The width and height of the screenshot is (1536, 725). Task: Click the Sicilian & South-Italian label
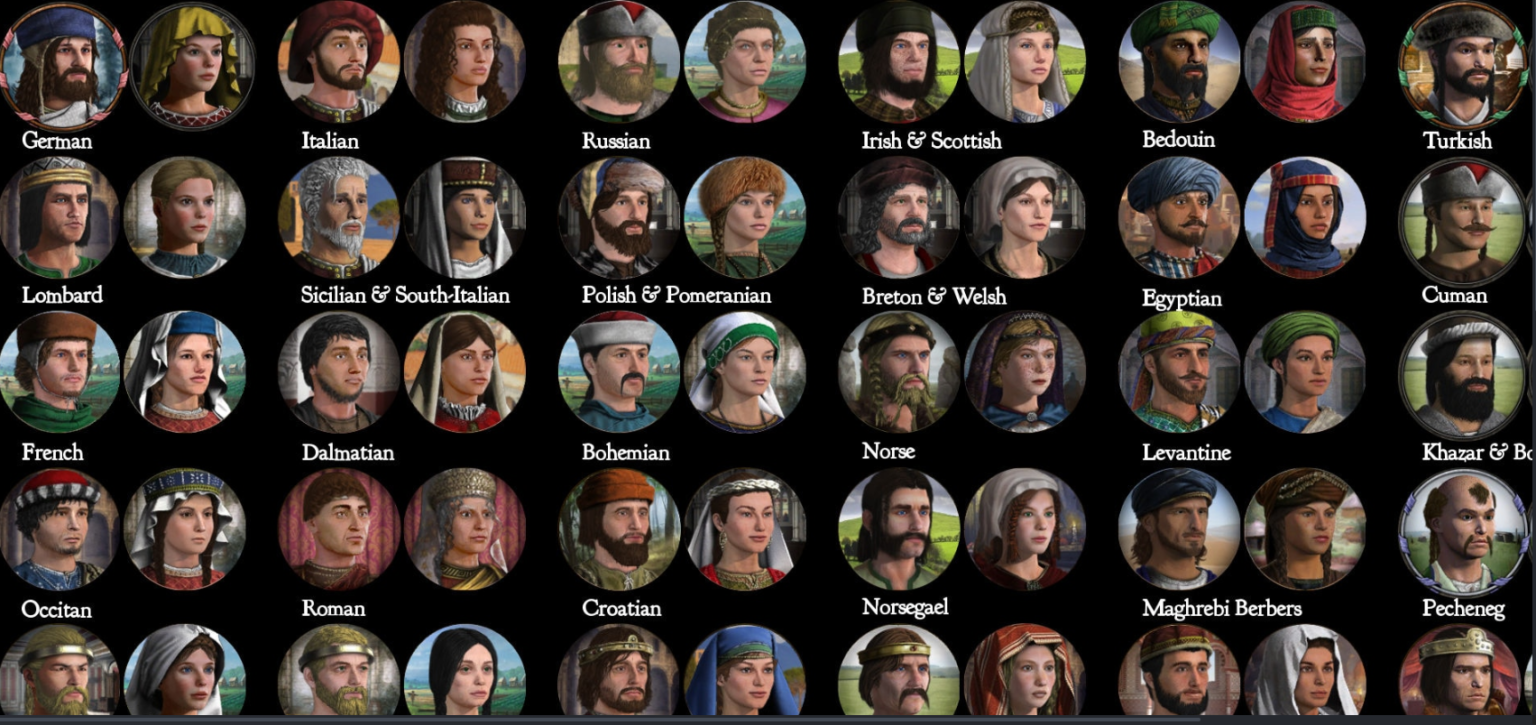[x=405, y=296]
